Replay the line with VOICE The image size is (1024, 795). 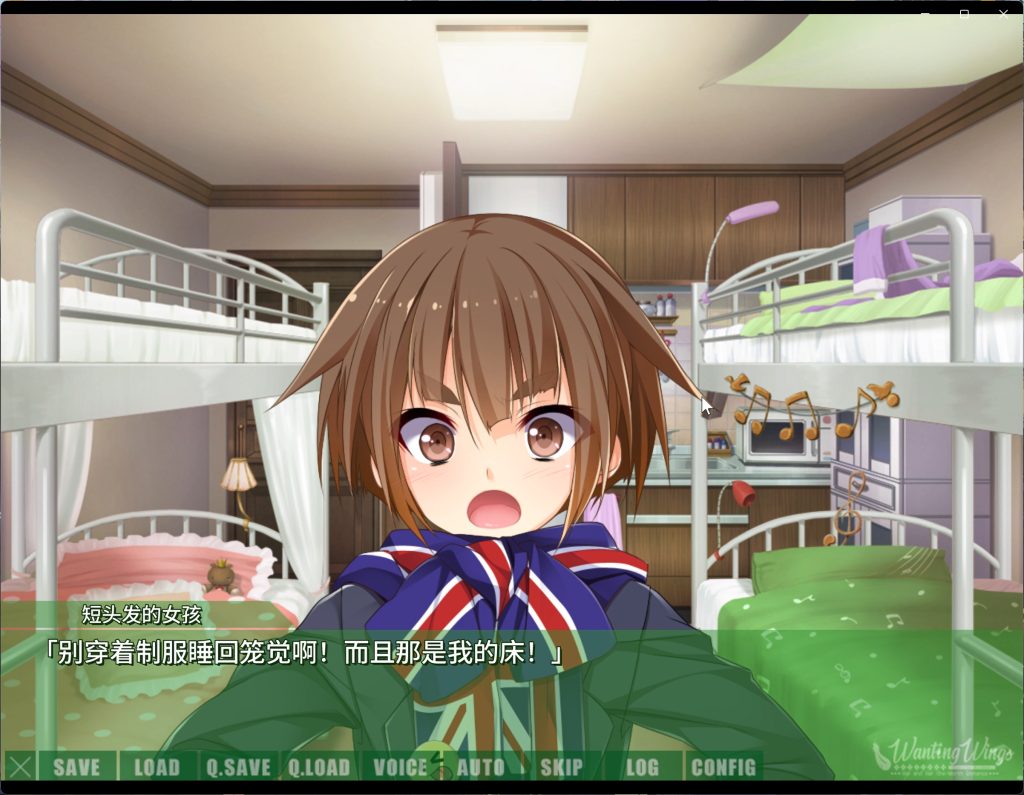point(400,767)
